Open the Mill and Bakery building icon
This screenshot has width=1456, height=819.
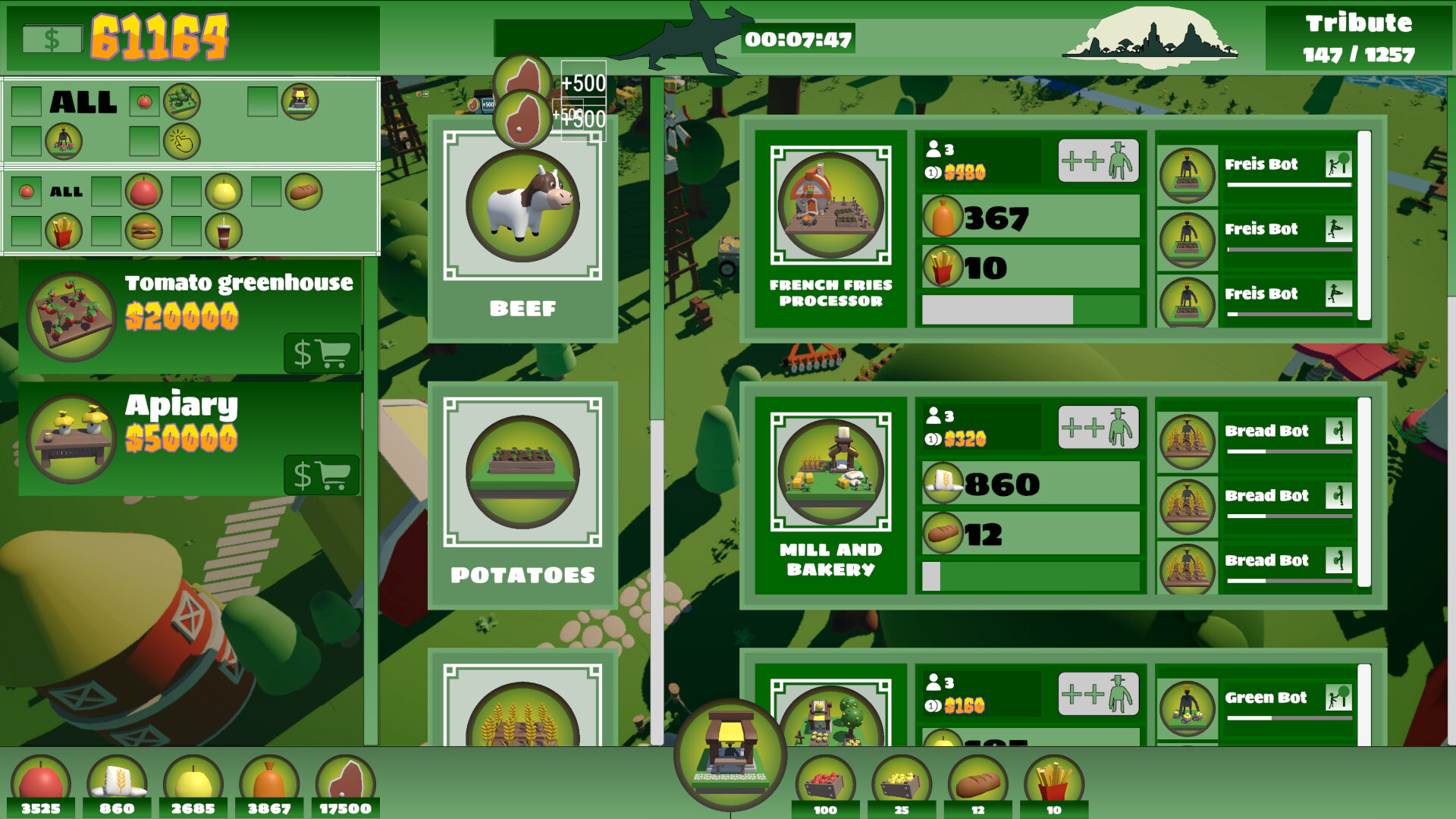click(830, 470)
